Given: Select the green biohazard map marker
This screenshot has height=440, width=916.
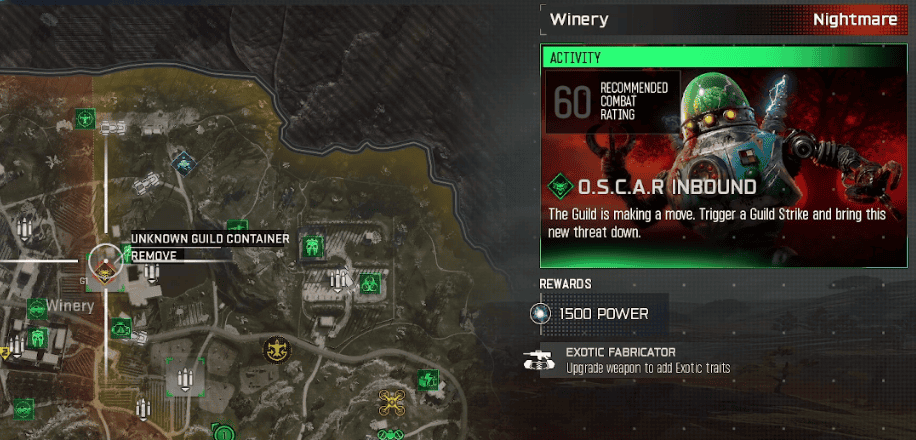Looking at the screenshot, I should pyautogui.click(x=368, y=283).
